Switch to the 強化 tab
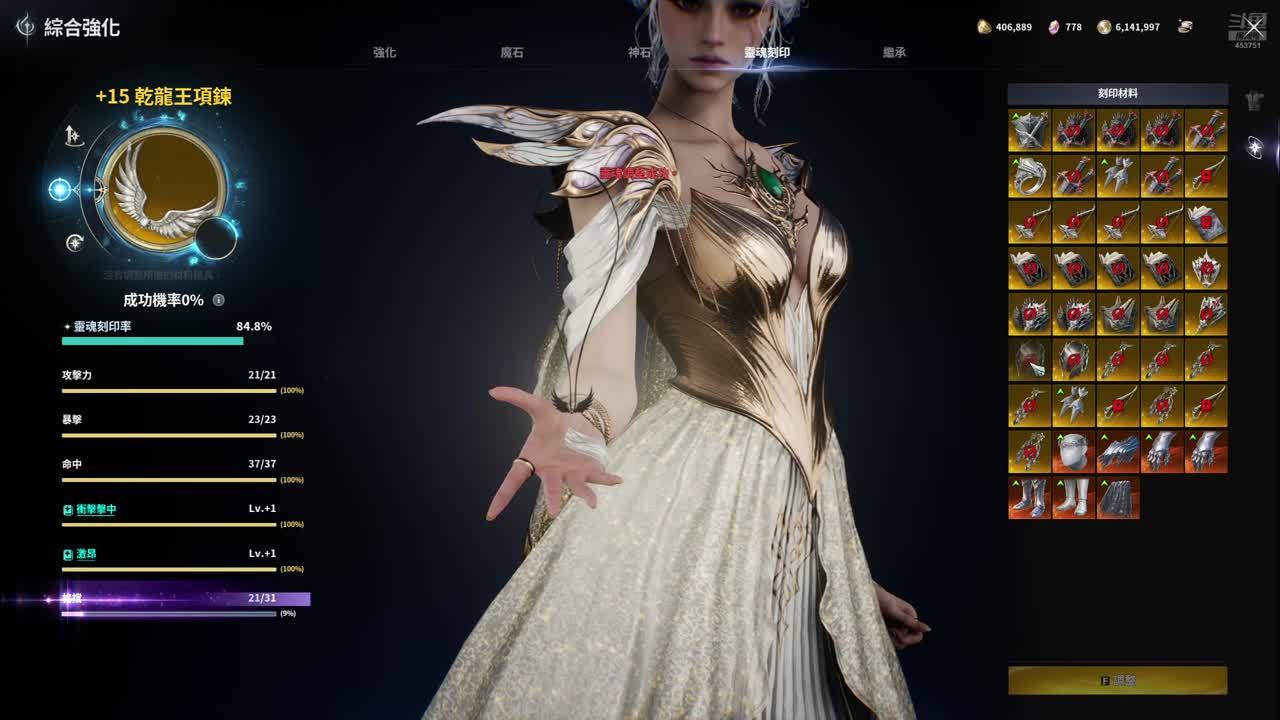The width and height of the screenshot is (1280, 720). [385, 52]
